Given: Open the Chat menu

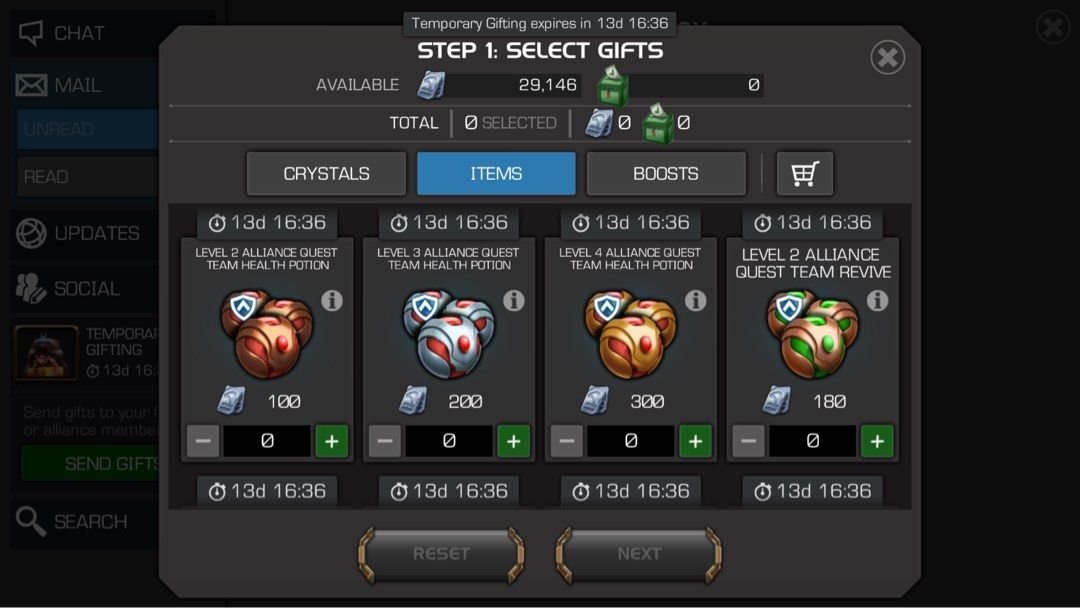Looking at the screenshot, I should click(62, 34).
